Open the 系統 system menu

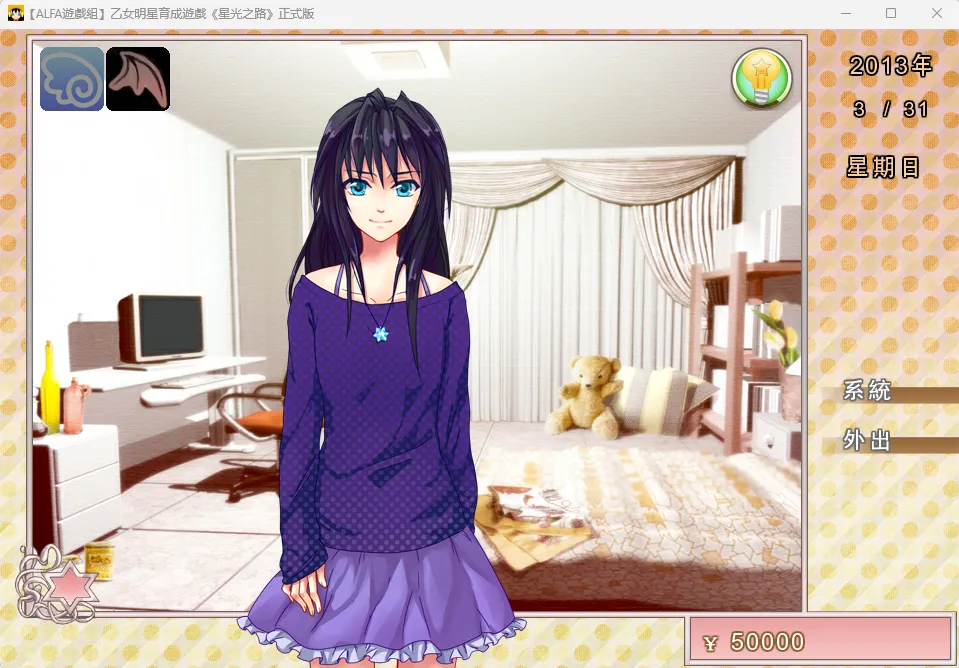point(868,391)
